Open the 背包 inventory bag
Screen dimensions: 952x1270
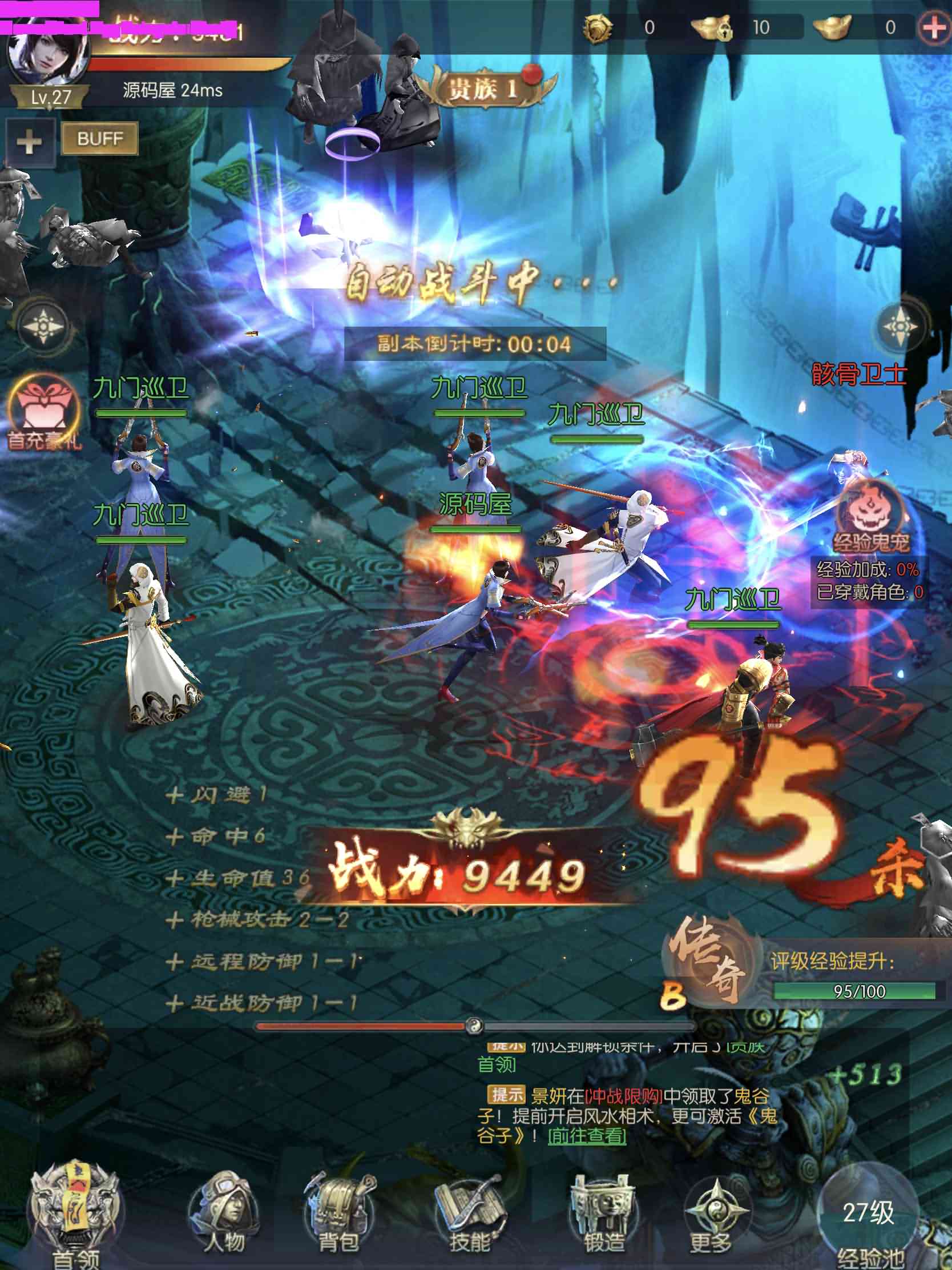tap(339, 1214)
